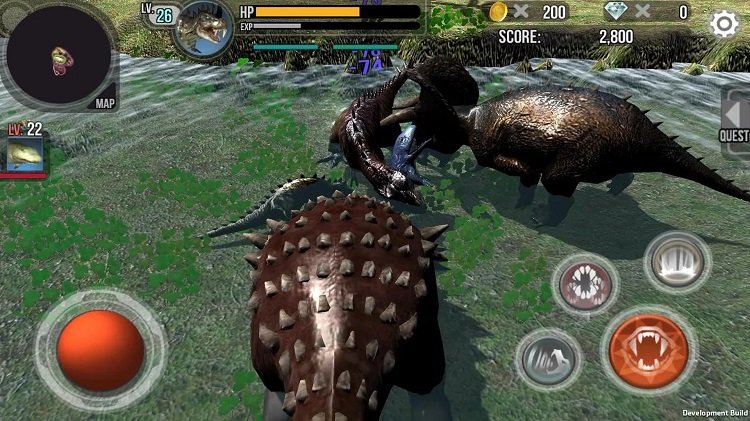This screenshot has width=750, height=421.
Task: Activate the white fangs skill button
Action: 677,262
